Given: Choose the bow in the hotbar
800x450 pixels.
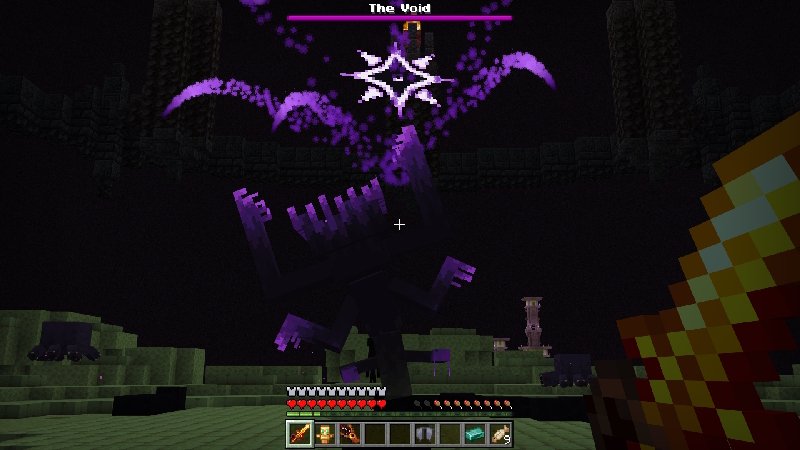Looking at the screenshot, I should coord(349,433).
